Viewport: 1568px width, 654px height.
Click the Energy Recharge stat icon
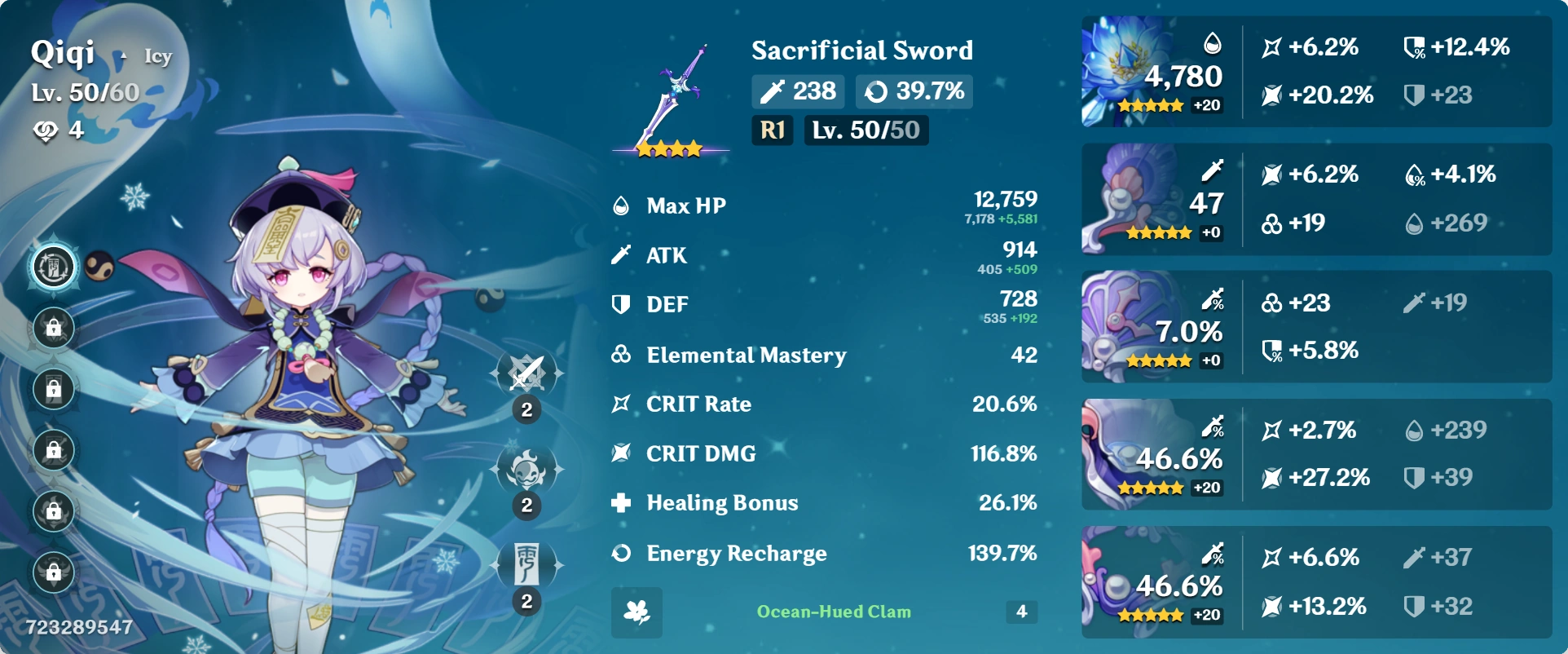[622, 553]
